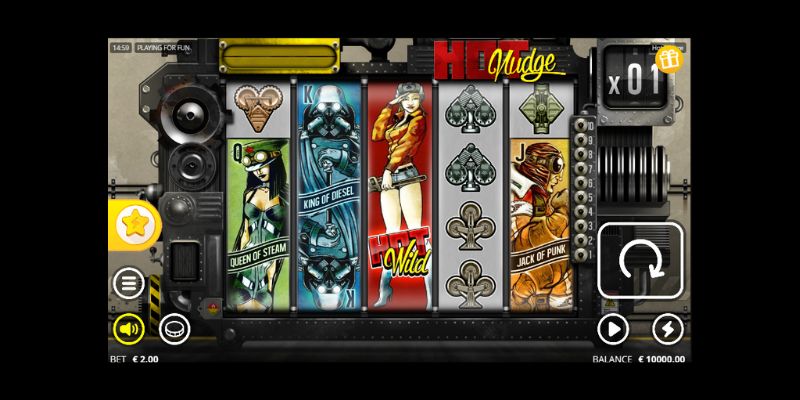Open the gift box icon
800x400 pixels.
(669, 60)
